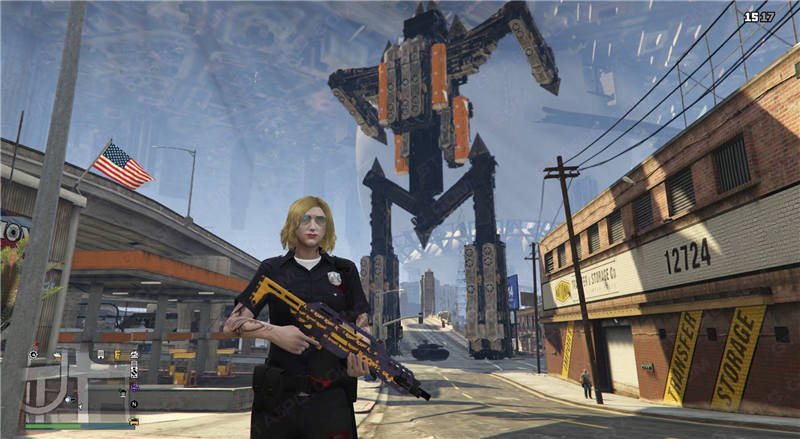
Task: Click the yellow taxi blip on minimap
Action: pos(134,421)
